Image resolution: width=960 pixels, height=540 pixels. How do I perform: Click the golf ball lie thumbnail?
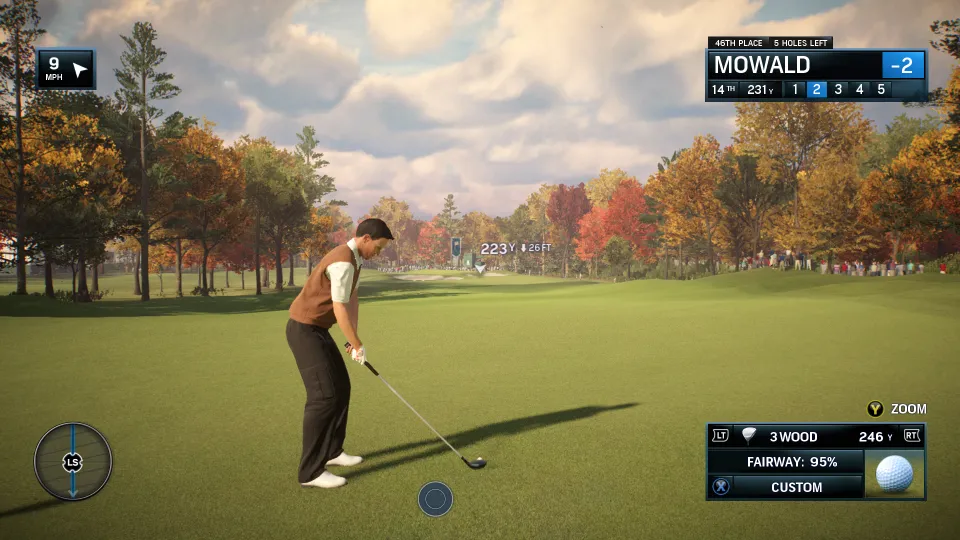(x=894, y=473)
